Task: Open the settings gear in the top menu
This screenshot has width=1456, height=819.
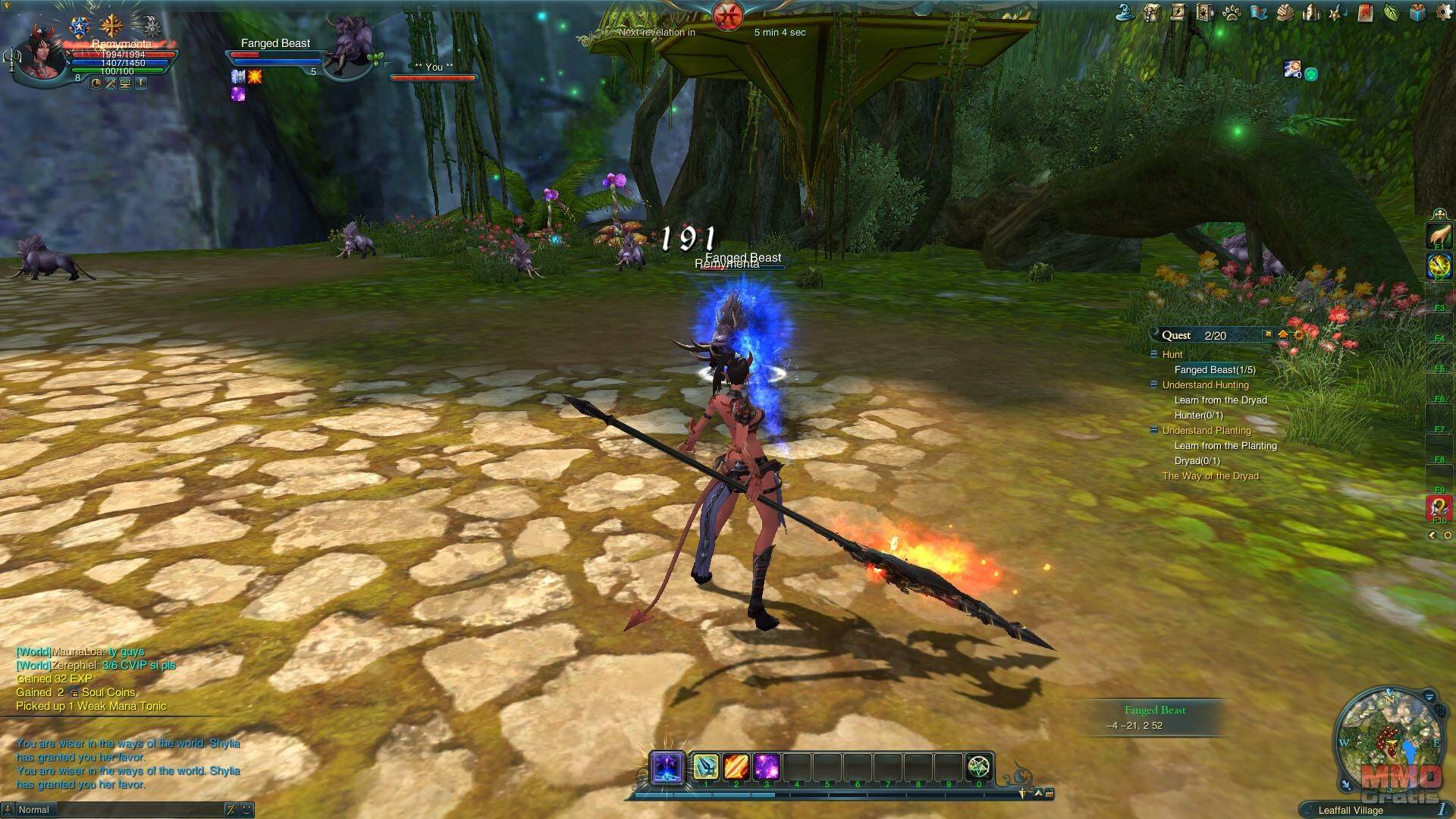Action: point(1444,12)
